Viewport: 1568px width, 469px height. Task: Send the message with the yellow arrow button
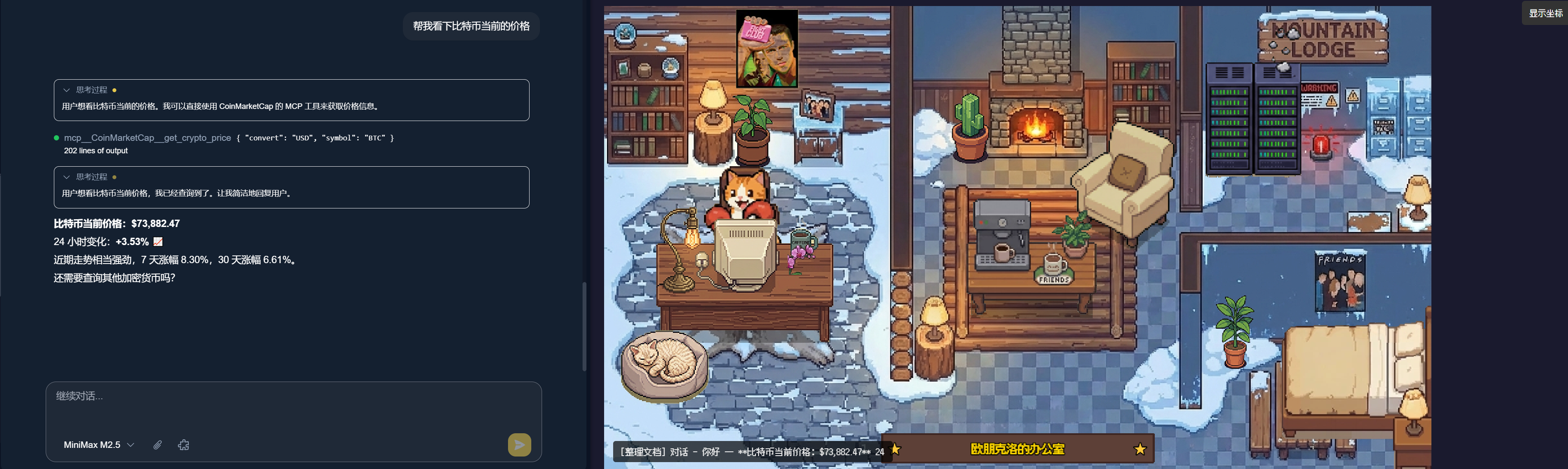pos(519,445)
